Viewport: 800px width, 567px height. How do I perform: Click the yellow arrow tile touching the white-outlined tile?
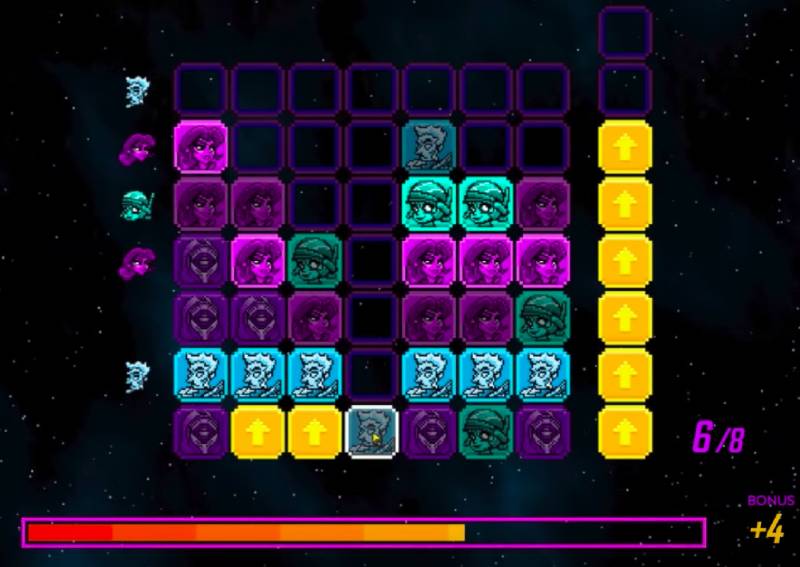coord(315,433)
